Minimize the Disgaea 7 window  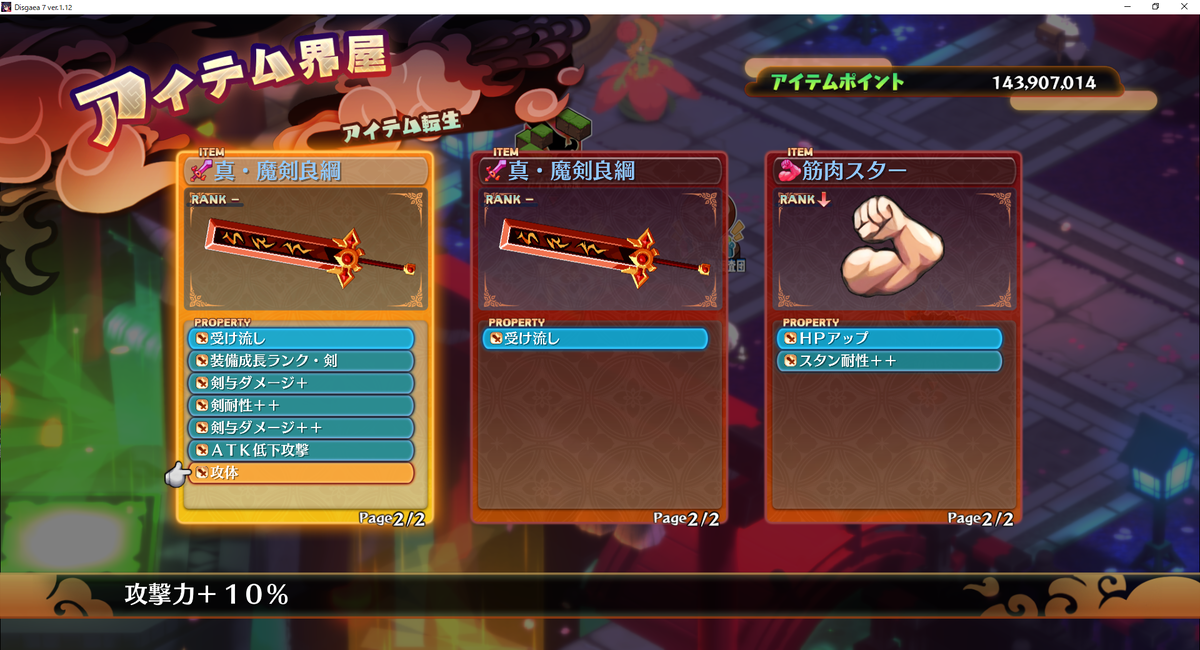point(1128,7)
